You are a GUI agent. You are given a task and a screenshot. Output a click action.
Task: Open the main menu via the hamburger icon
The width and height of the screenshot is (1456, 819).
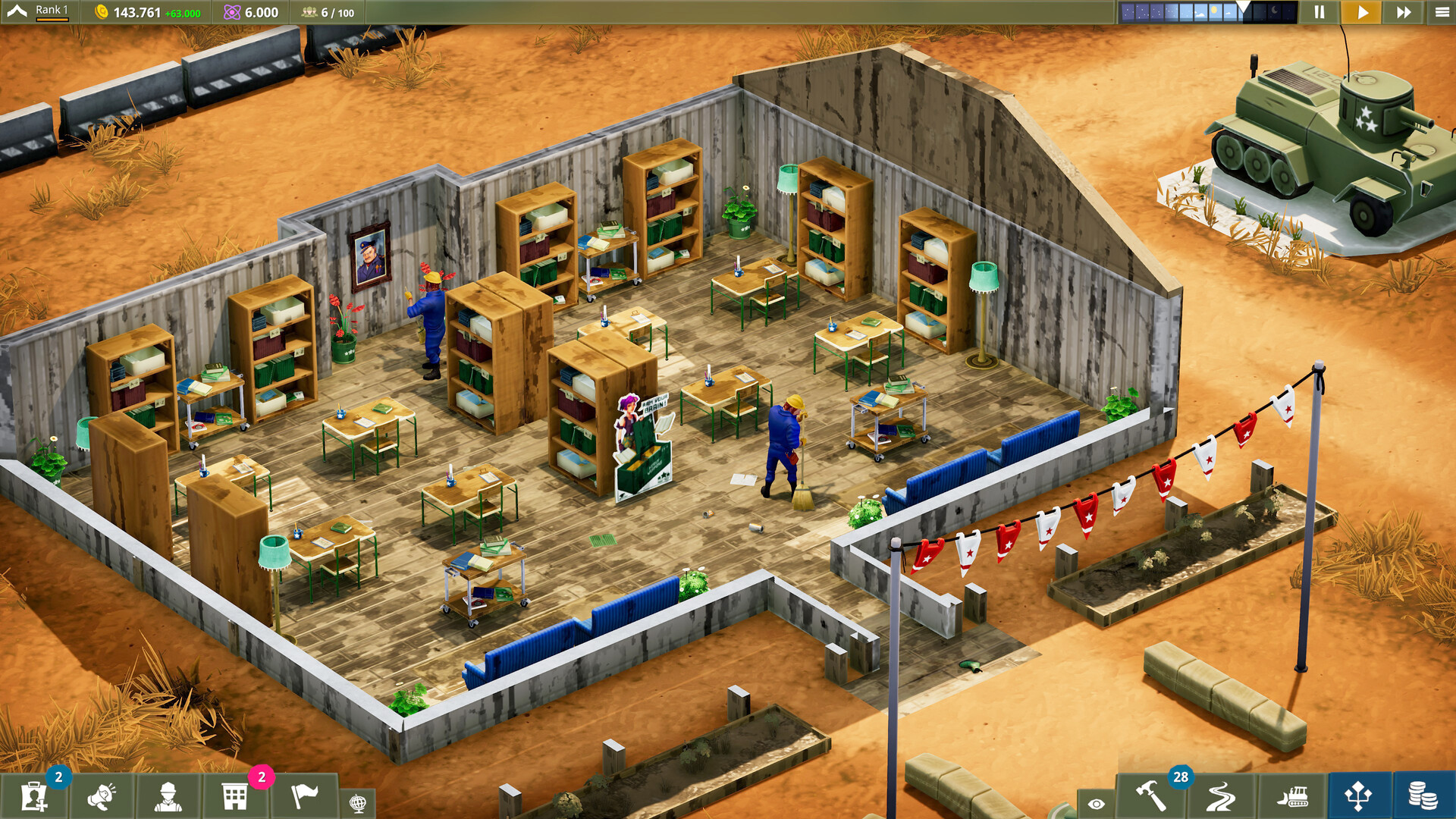tap(1439, 11)
